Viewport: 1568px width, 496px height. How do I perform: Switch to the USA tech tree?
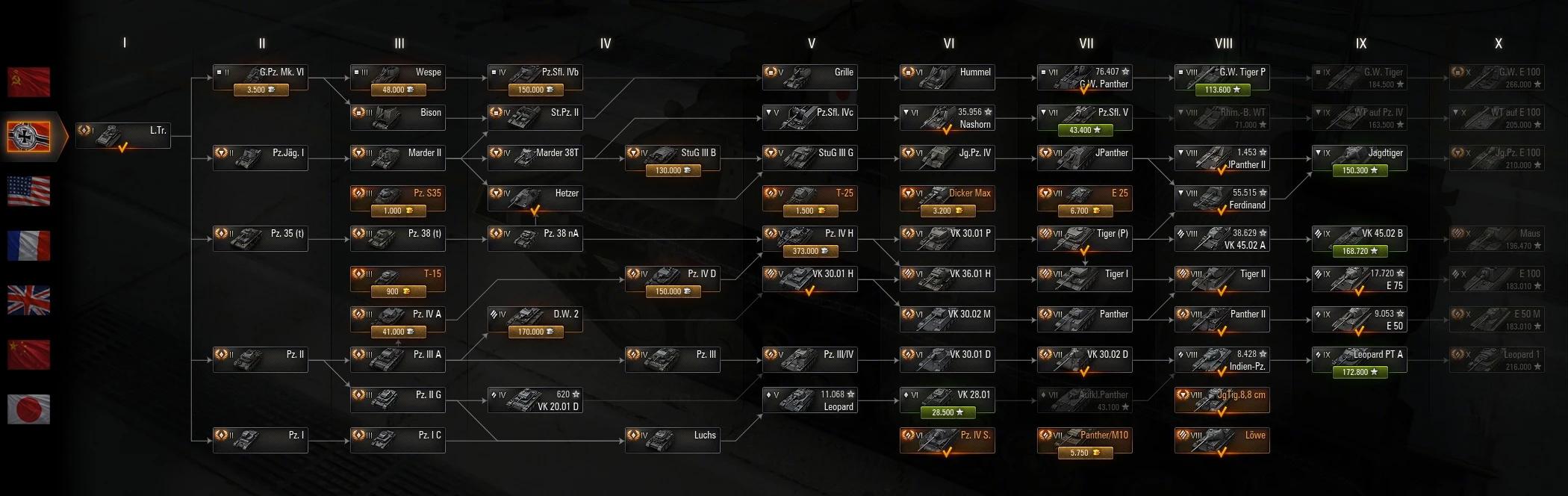tap(29, 191)
